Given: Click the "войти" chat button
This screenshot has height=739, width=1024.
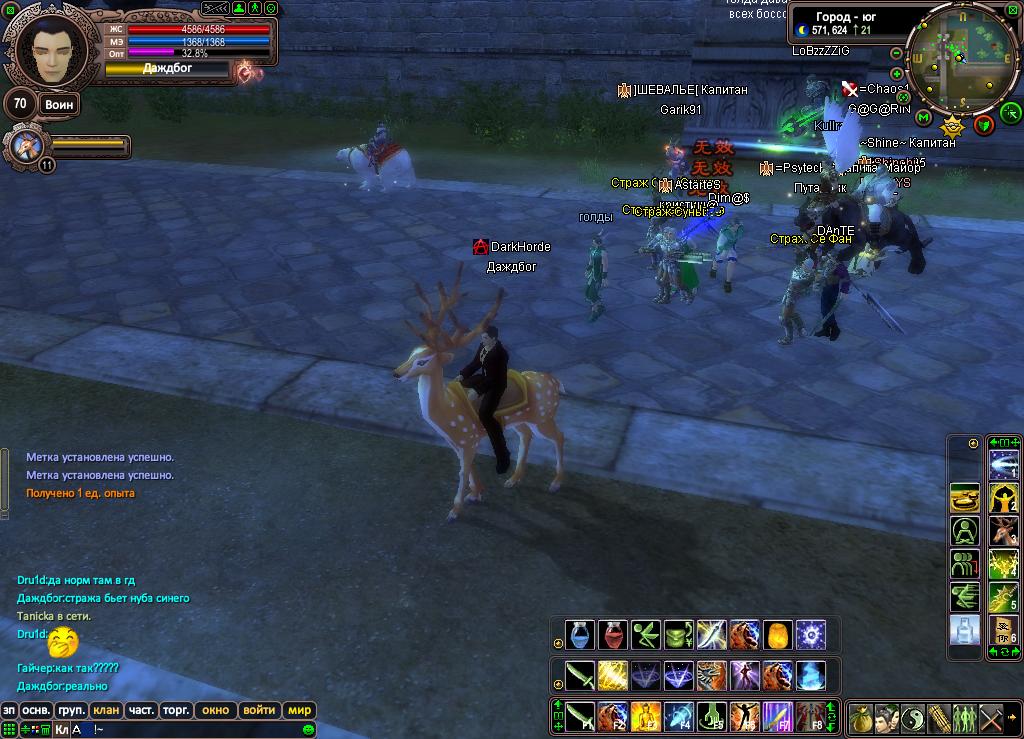Looking at the screenshot, I should pos(259,710).
